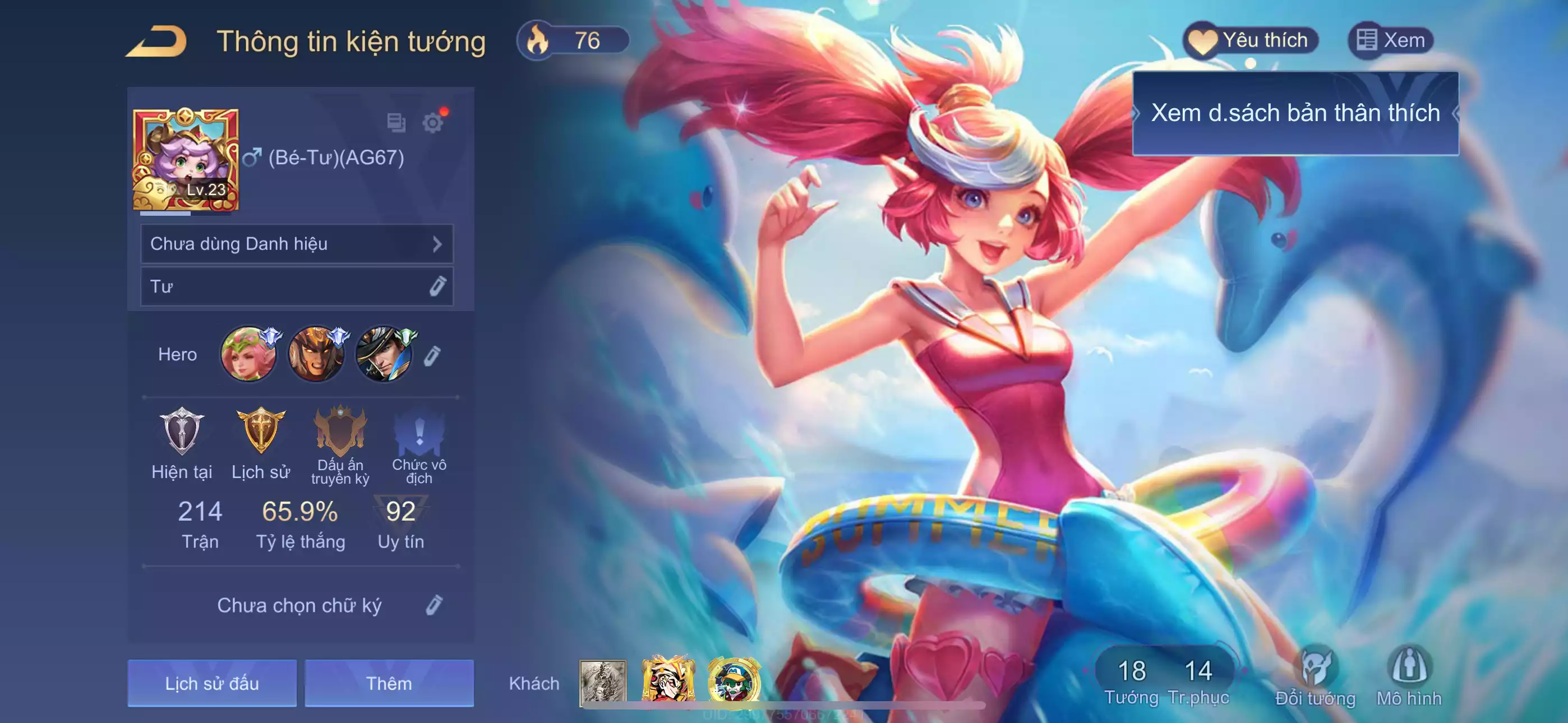This screenshot has height=723, width=1568.
Task: Click the card list icon beside the gear
Action: point(396,123)
